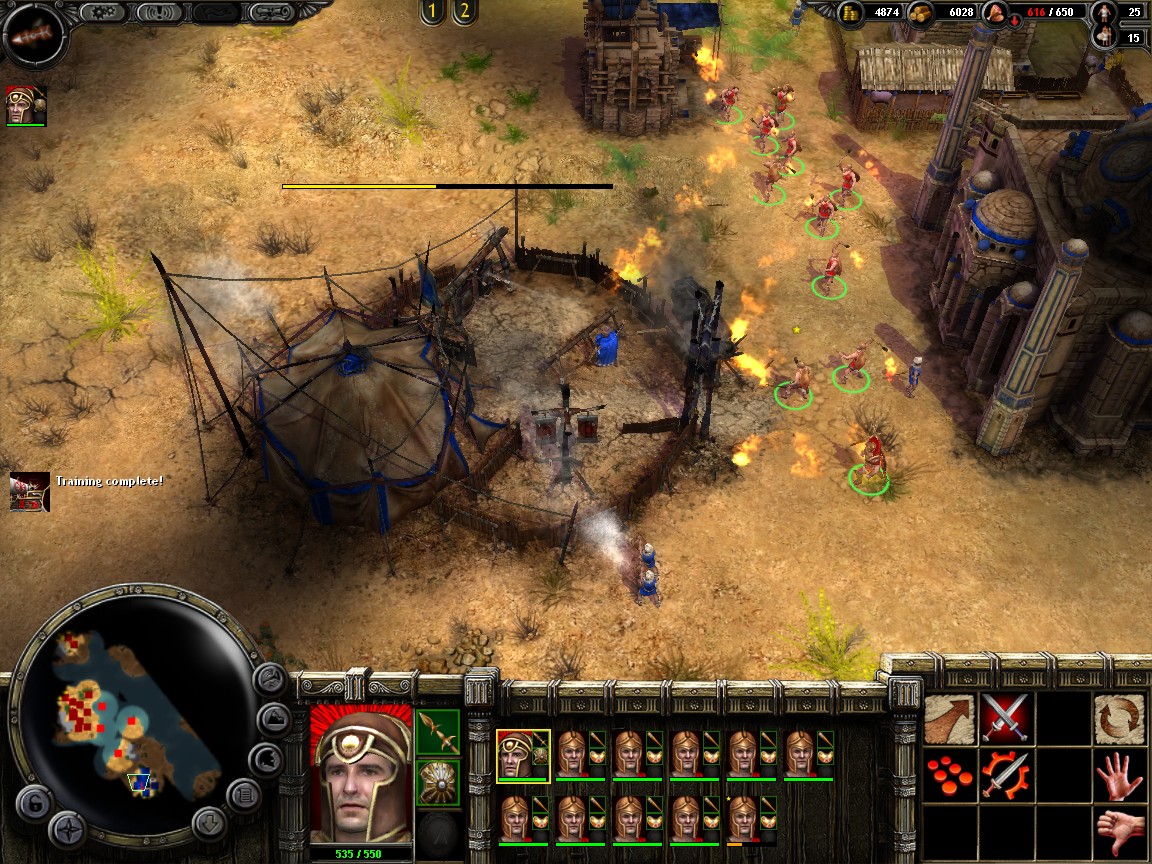1152x864 pixels.
Task: Click the padlock button by the minimap
Action: click(34, 804)
